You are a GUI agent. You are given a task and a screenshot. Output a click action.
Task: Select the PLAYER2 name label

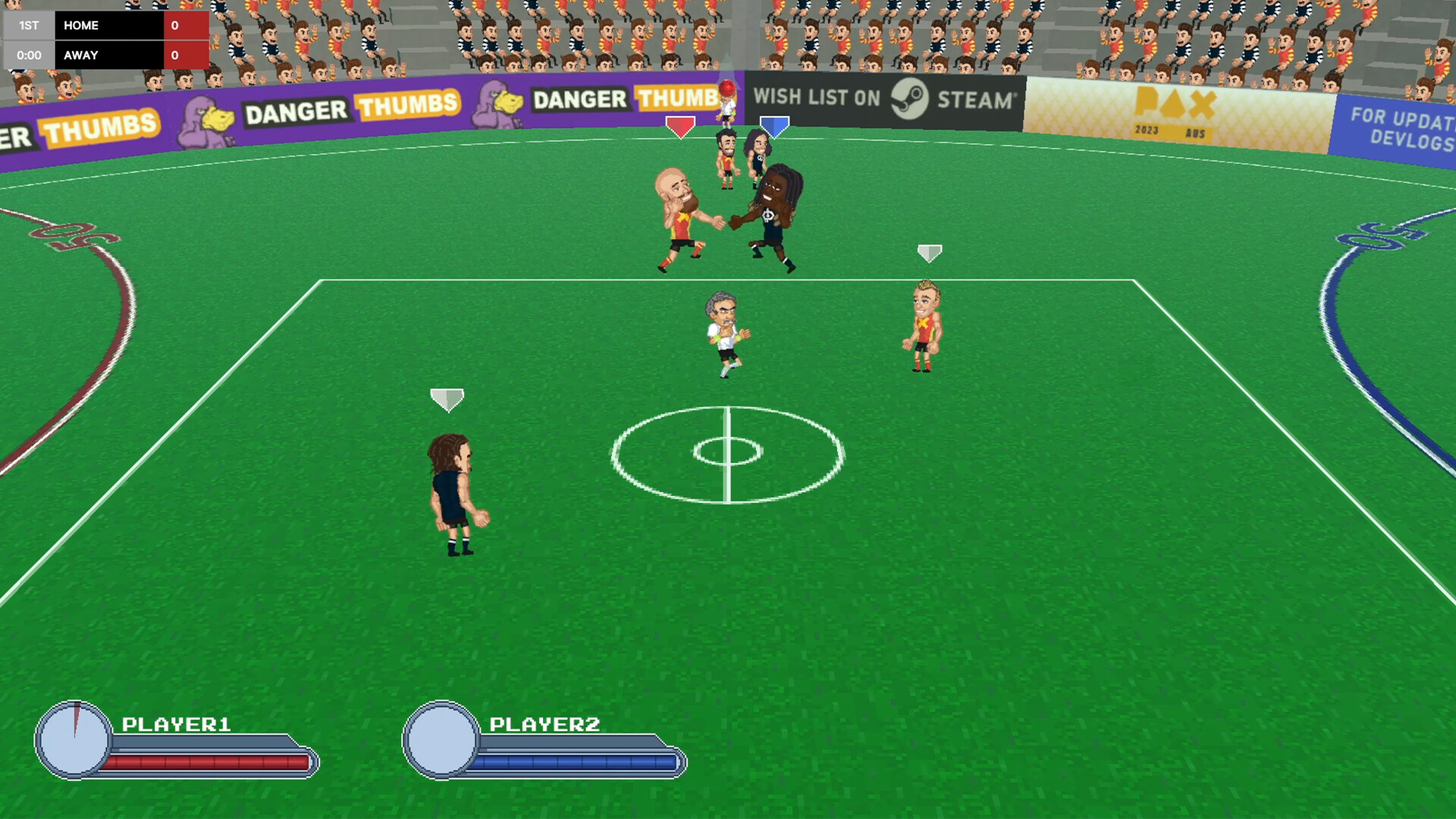coord(546,723)
